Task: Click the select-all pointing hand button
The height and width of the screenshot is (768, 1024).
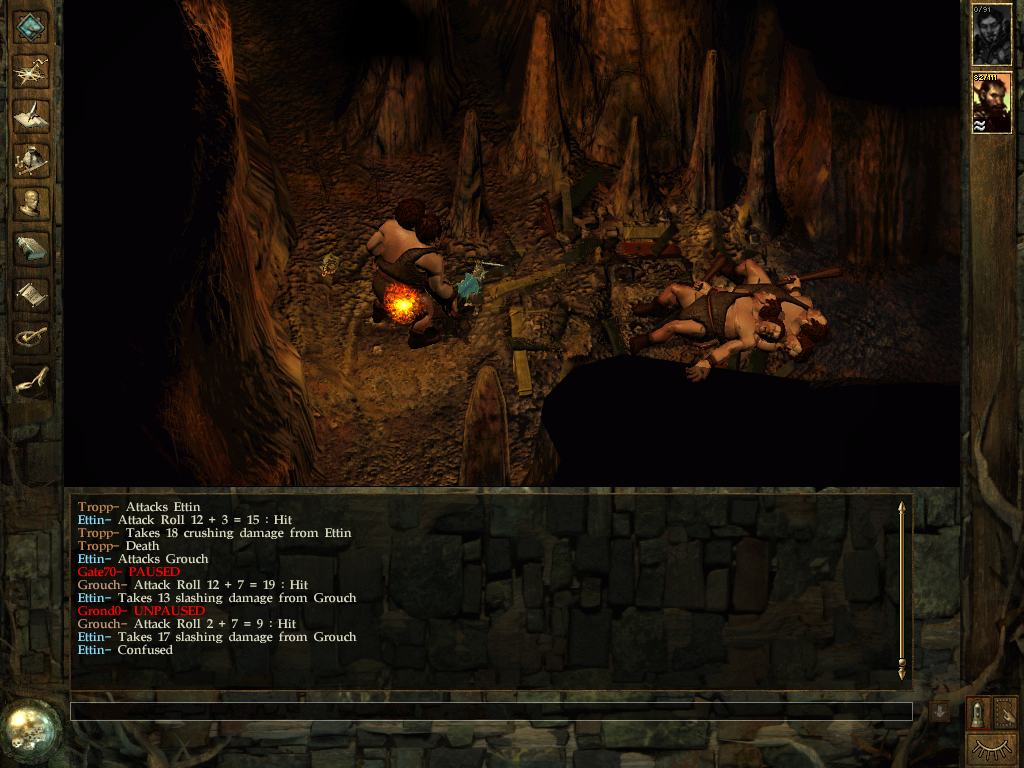Action: tap(1004, 712)
